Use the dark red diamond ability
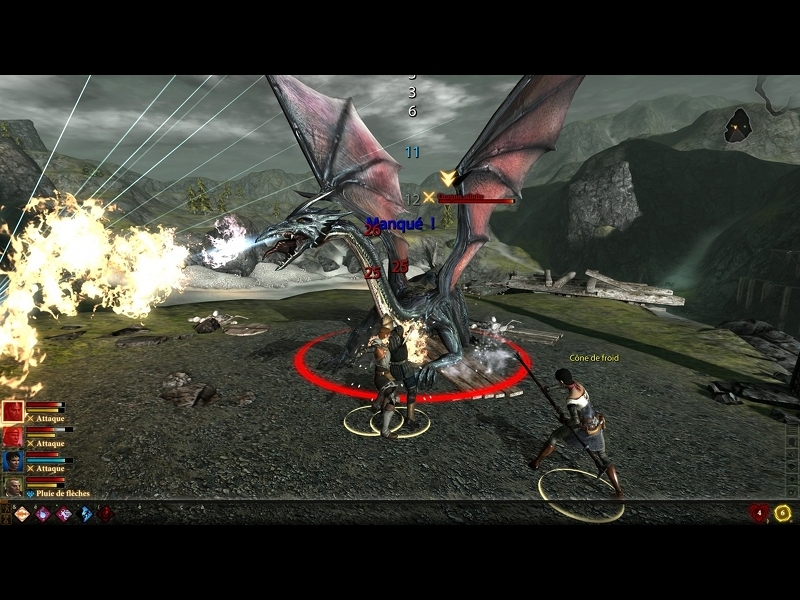This screenshot has height=600, width=800. point(105,513)
